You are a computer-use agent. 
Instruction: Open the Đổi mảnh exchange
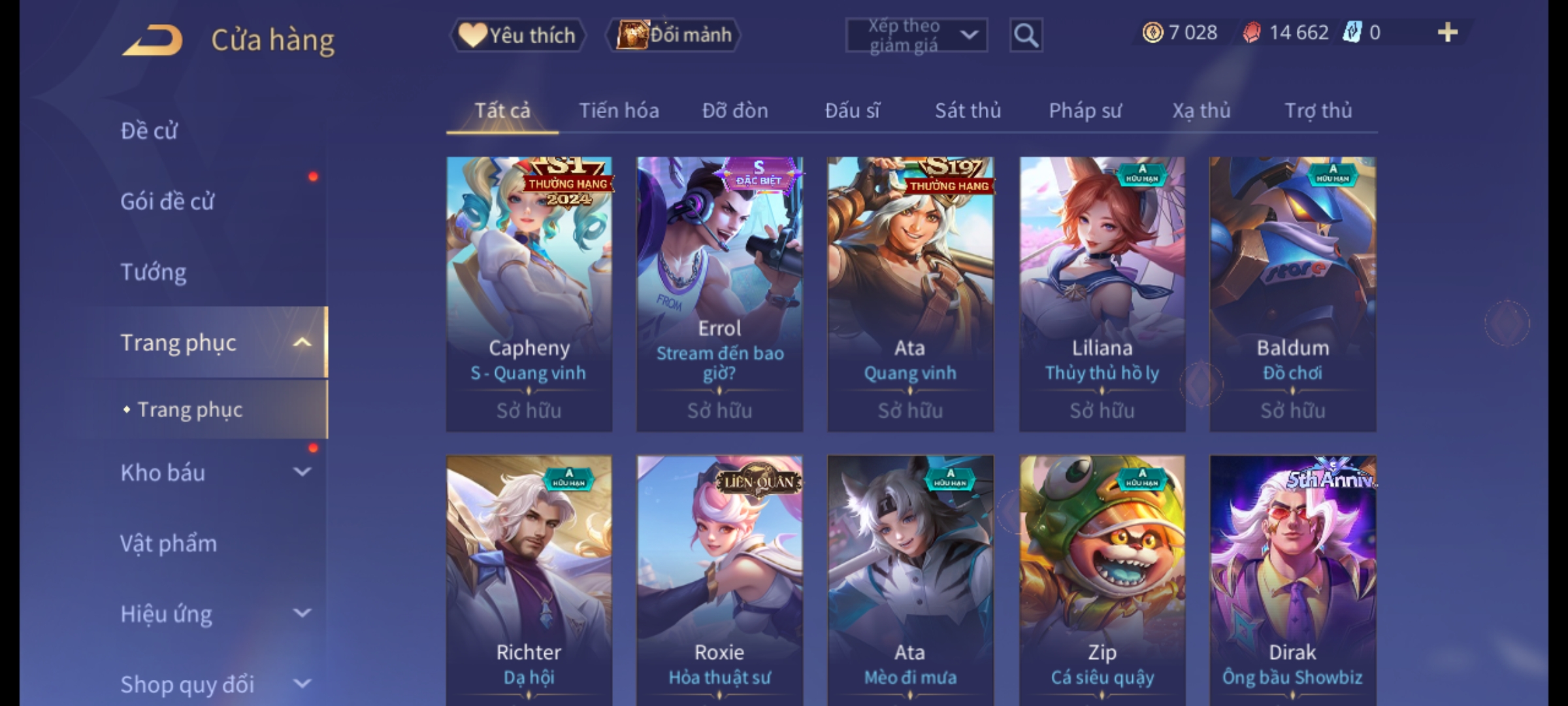pyautogui.click(x=674, y=35)
